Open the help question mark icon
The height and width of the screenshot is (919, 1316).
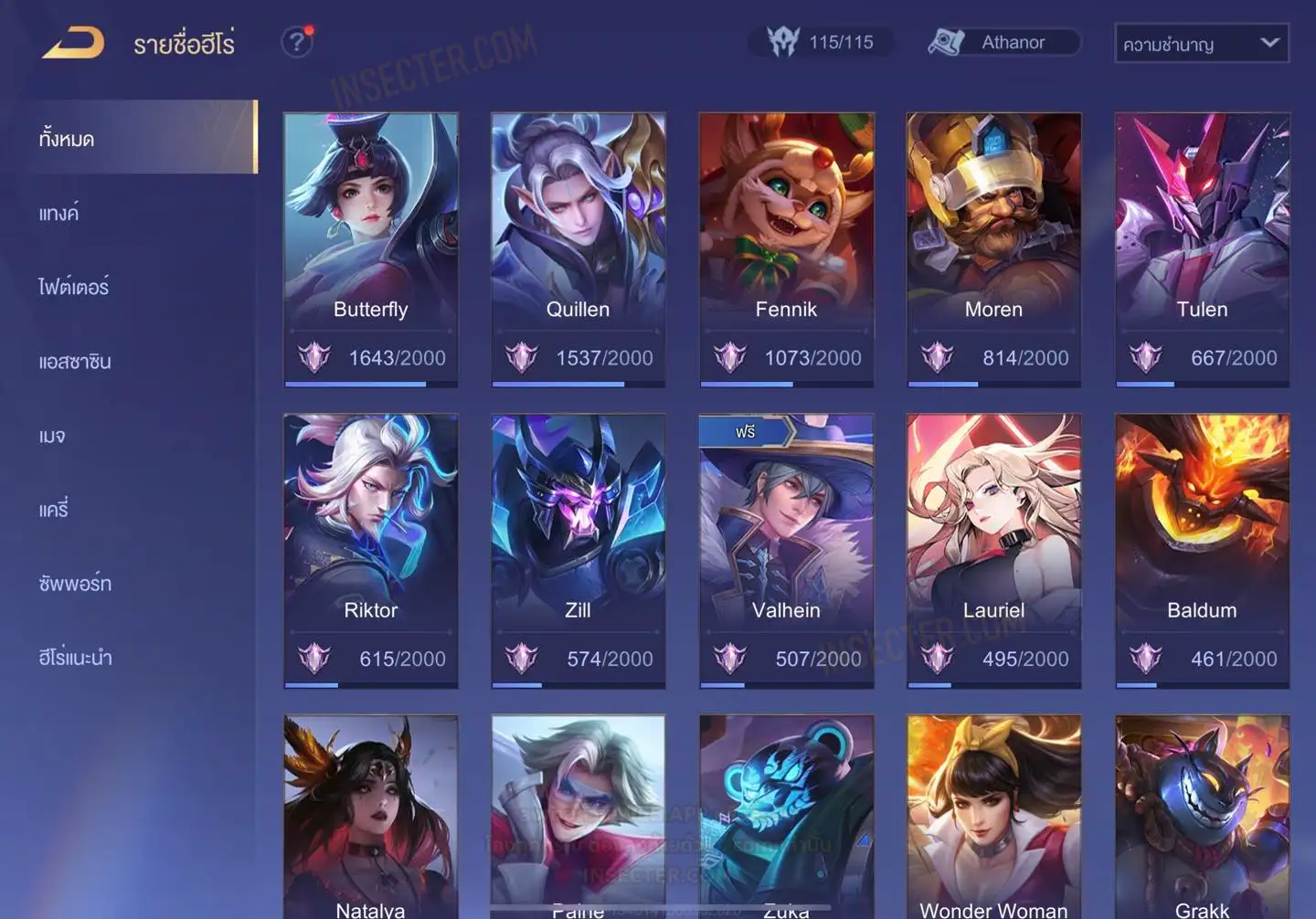(x=297, y=42)
